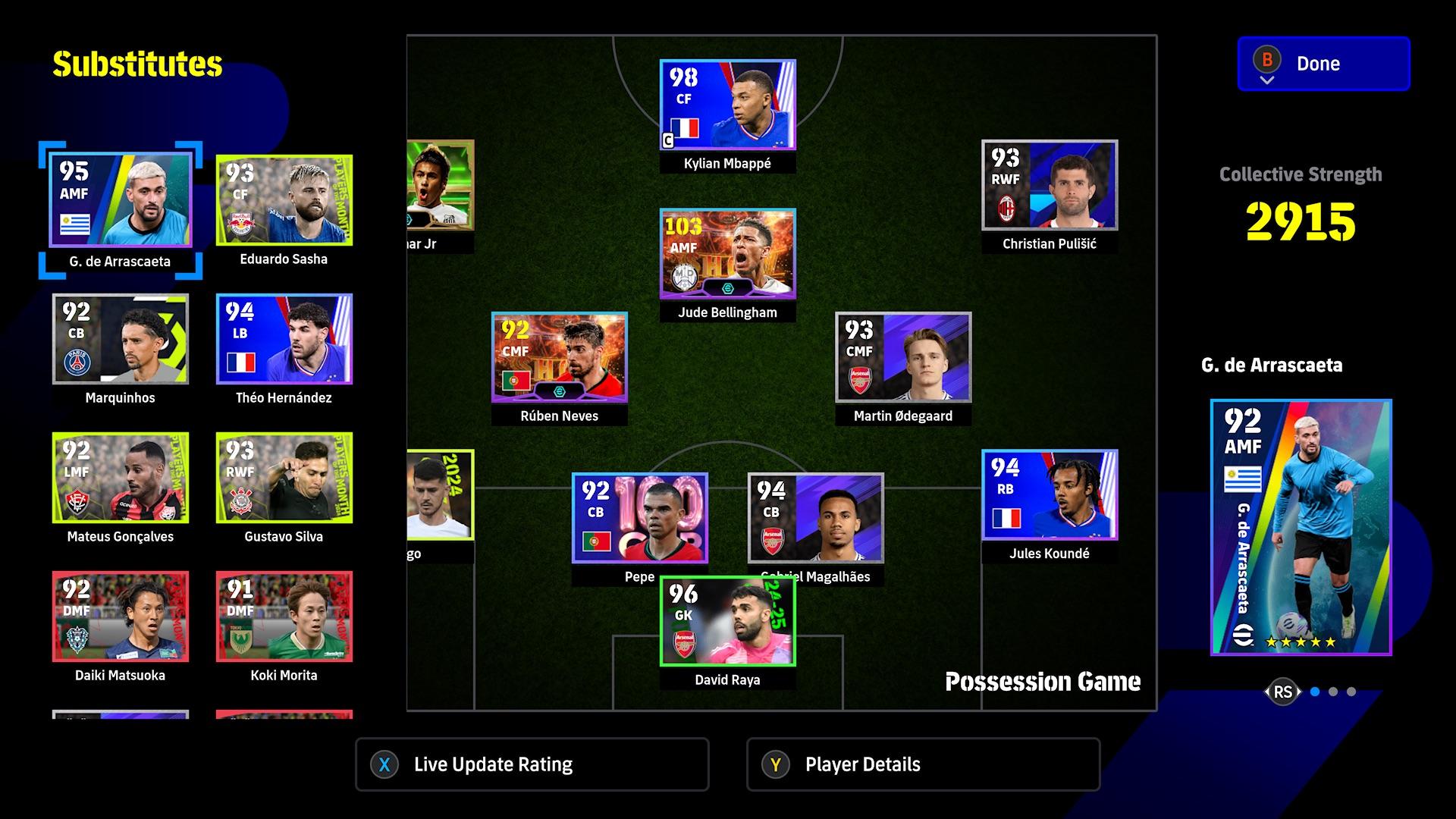Click the Y controller icon beside Player Details
The image size is (1456, 819).
[x=777, y=765]
